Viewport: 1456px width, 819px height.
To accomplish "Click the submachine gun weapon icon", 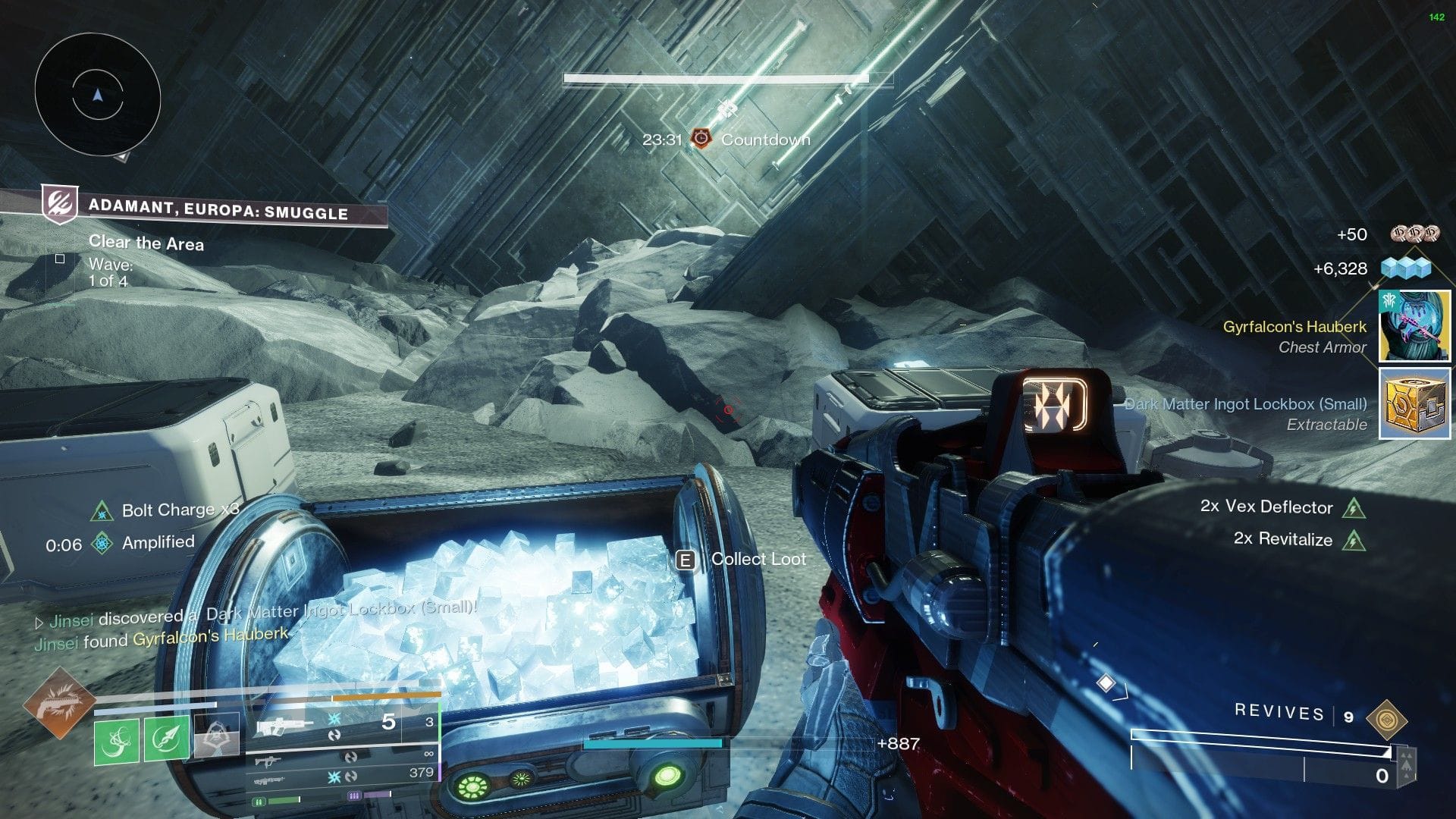I will click(x=267, y=762).
